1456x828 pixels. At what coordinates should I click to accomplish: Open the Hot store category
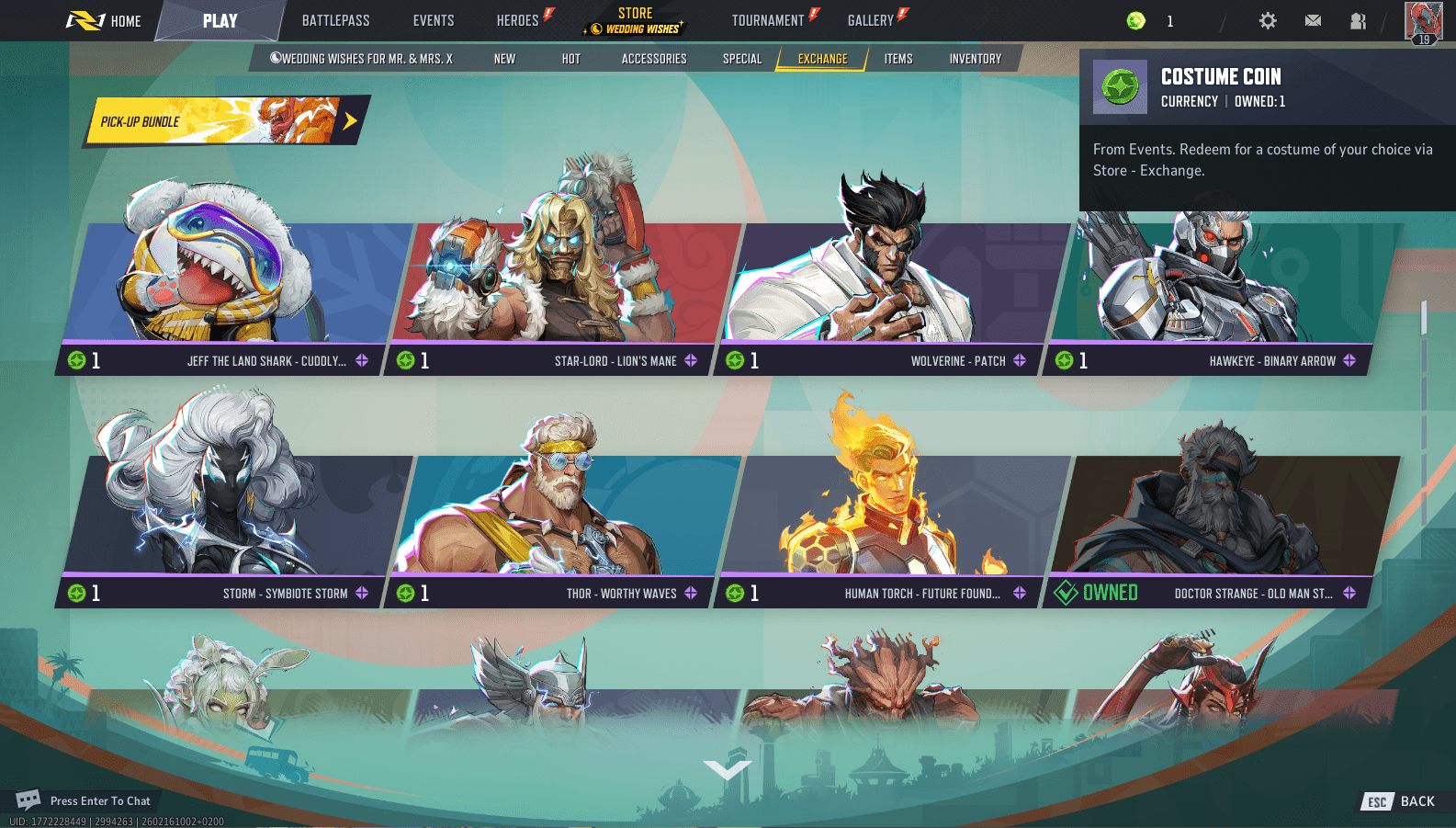click(571, 59)
